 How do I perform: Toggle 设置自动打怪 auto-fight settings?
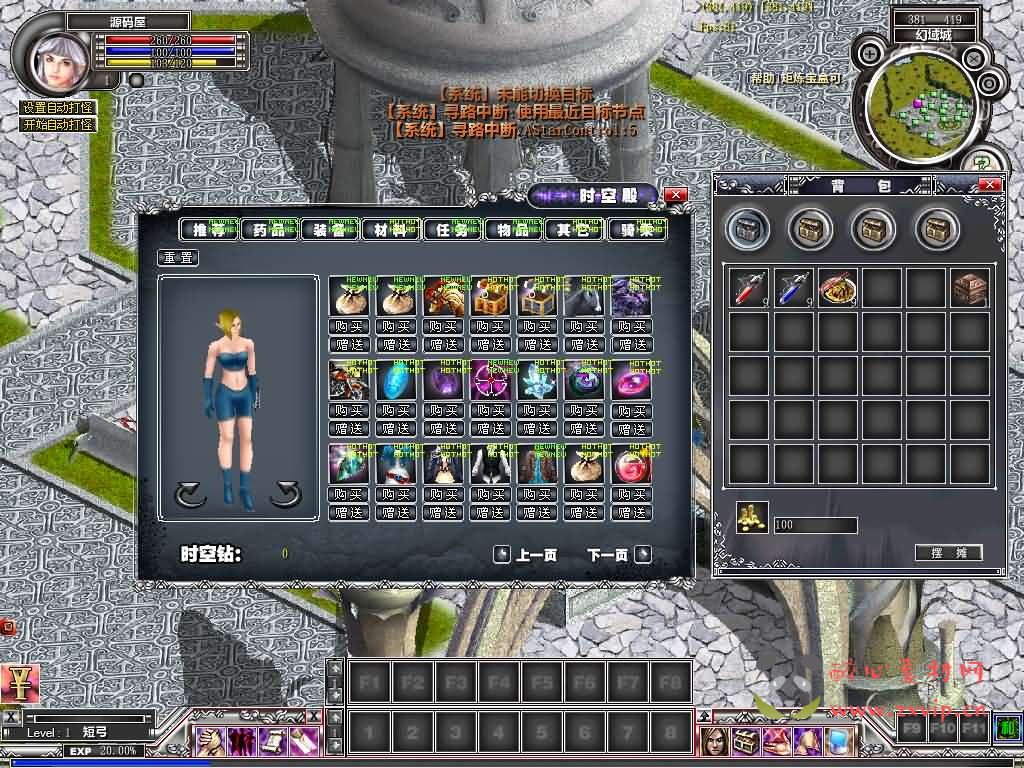coord(58,108)
